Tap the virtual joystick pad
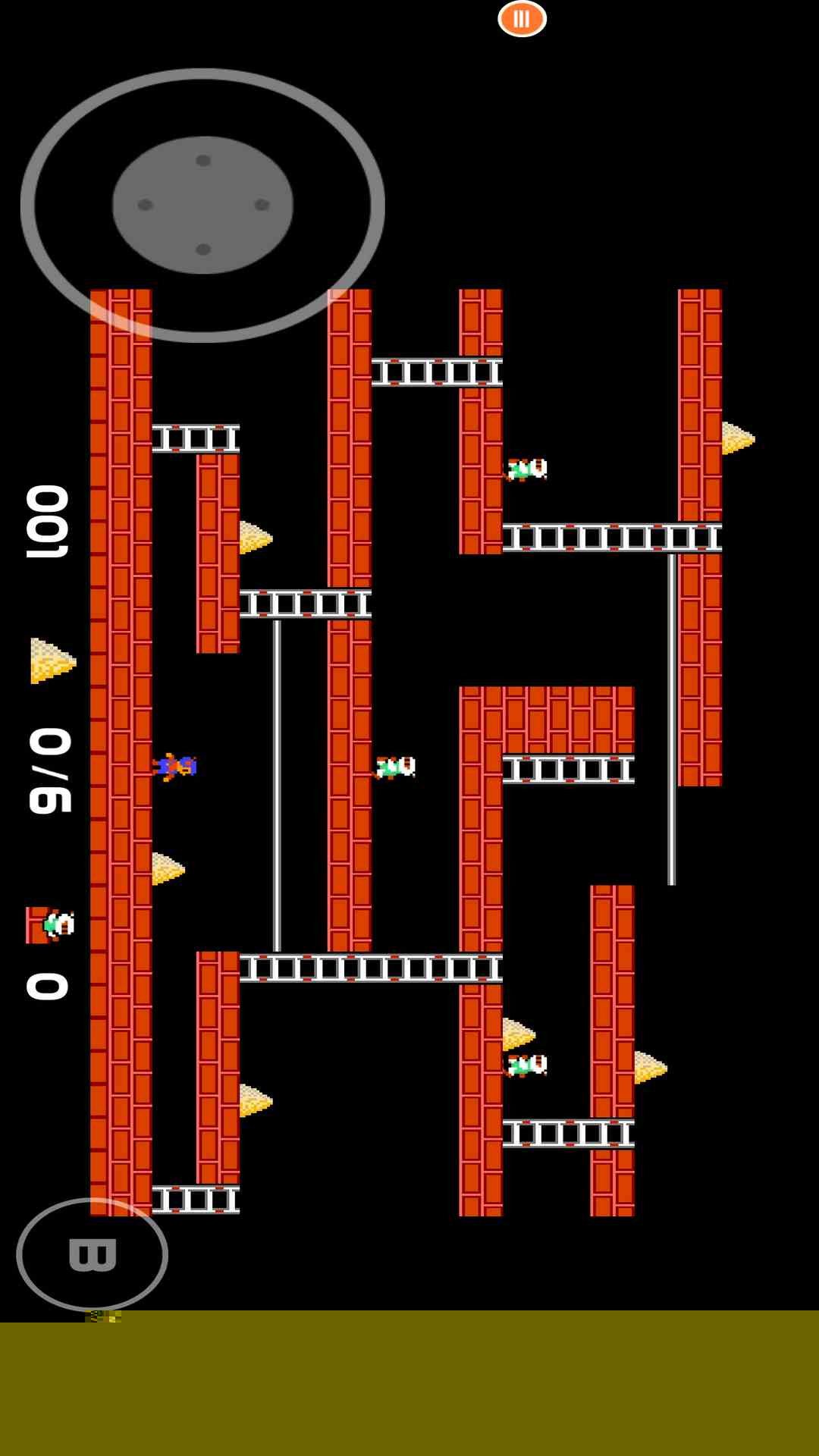This screenshot has width=819, height=1456. click(202, 205)
